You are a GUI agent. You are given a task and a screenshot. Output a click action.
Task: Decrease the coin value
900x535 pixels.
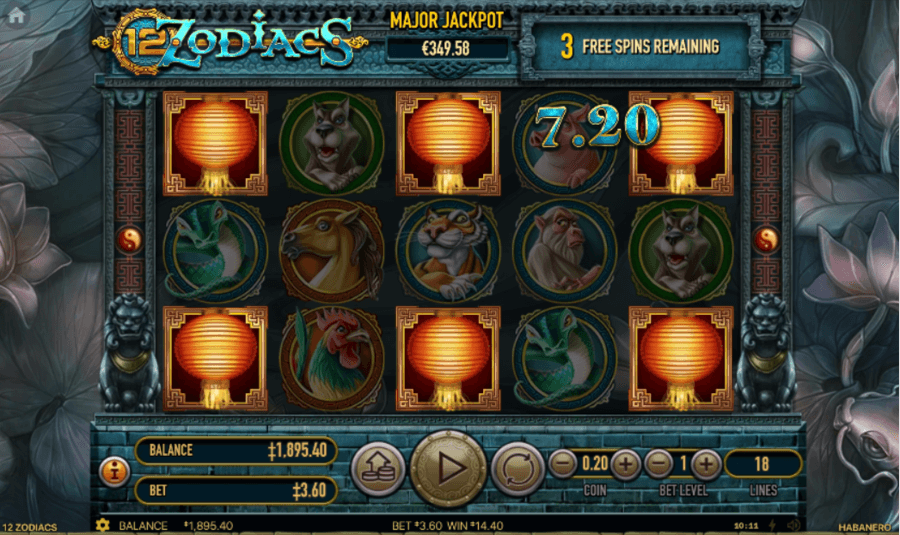coord(563,464)
